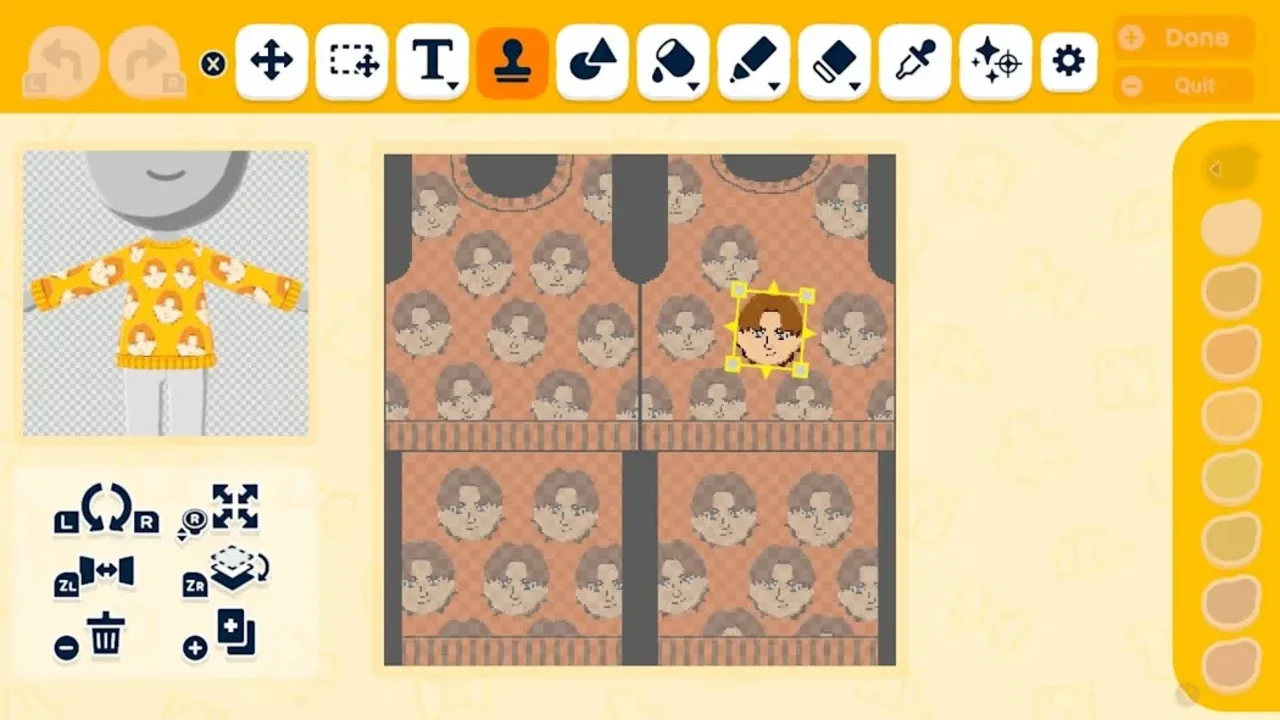Activate the rectangular Selection tool
This screenshot has width=1280, height=720.
[351, 60]
